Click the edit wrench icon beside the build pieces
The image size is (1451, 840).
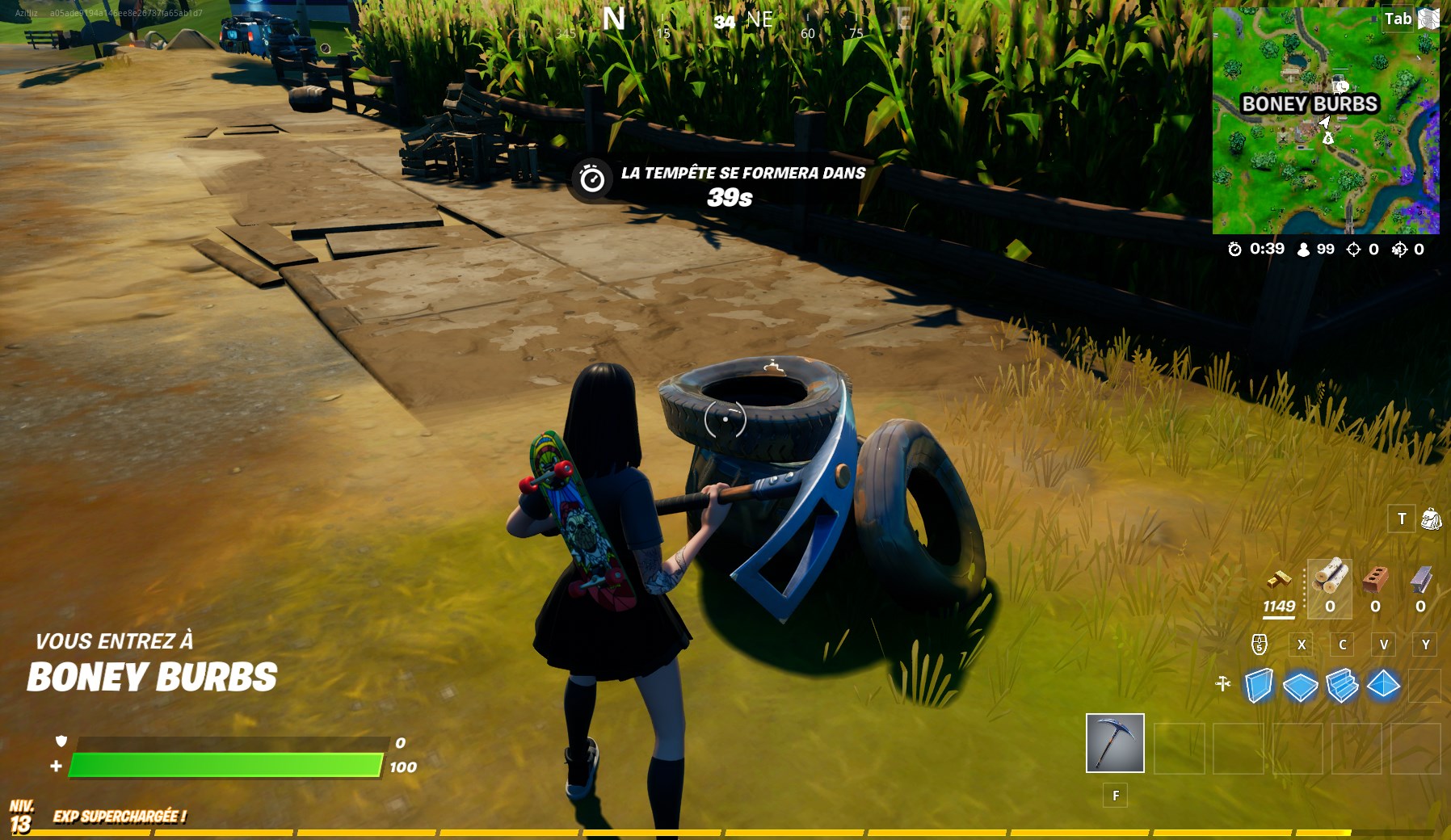coord(1223,682)
